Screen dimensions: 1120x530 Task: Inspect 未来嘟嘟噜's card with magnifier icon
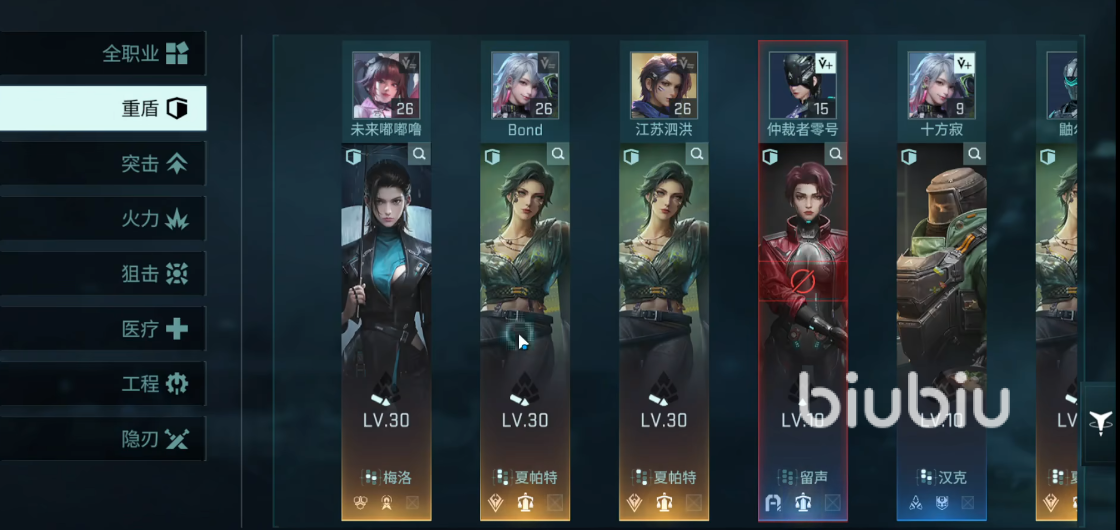pos(419,155)
